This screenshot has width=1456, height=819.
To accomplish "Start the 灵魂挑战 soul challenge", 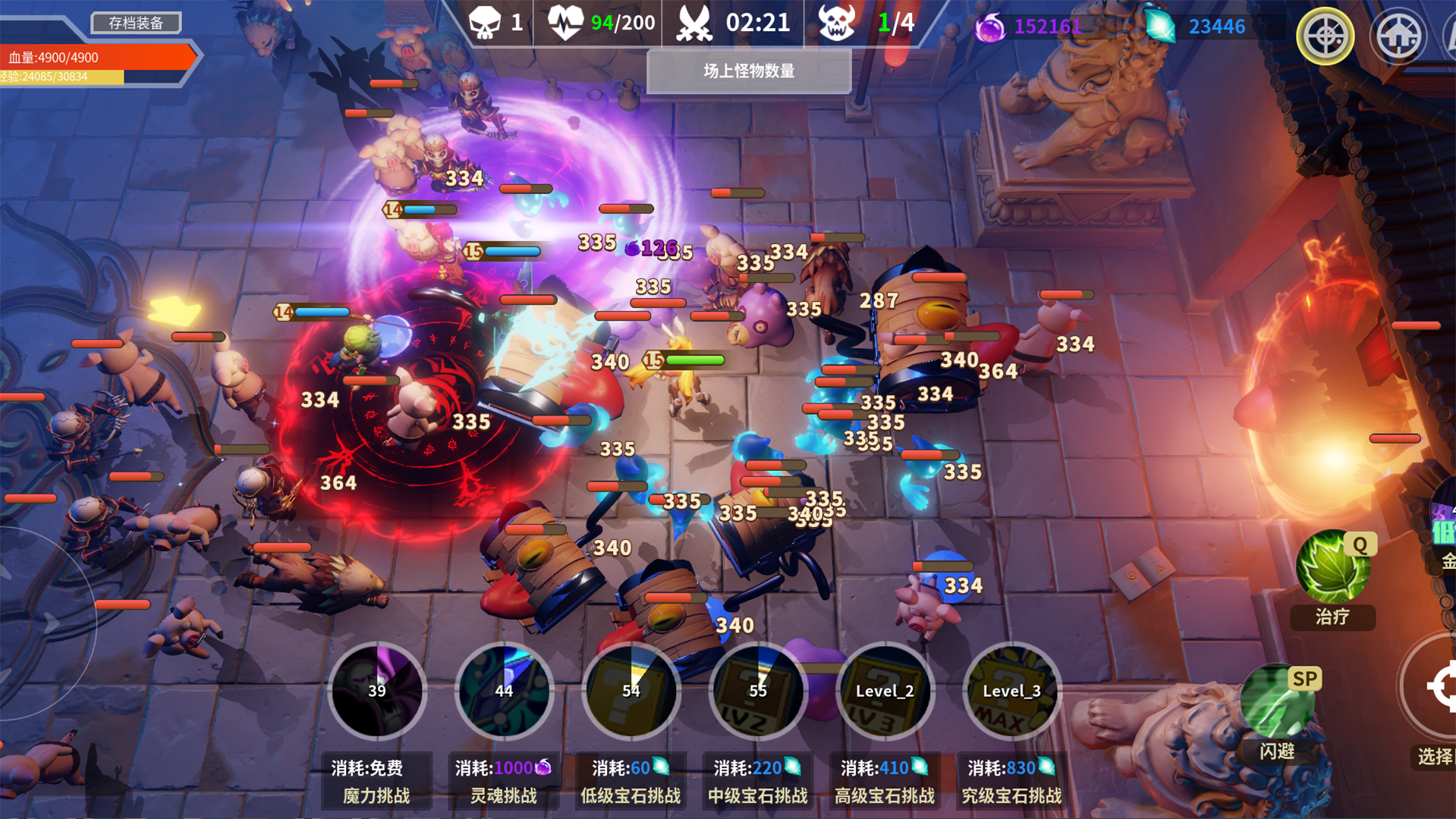I will pyautogui.click(x=504, y=692).
